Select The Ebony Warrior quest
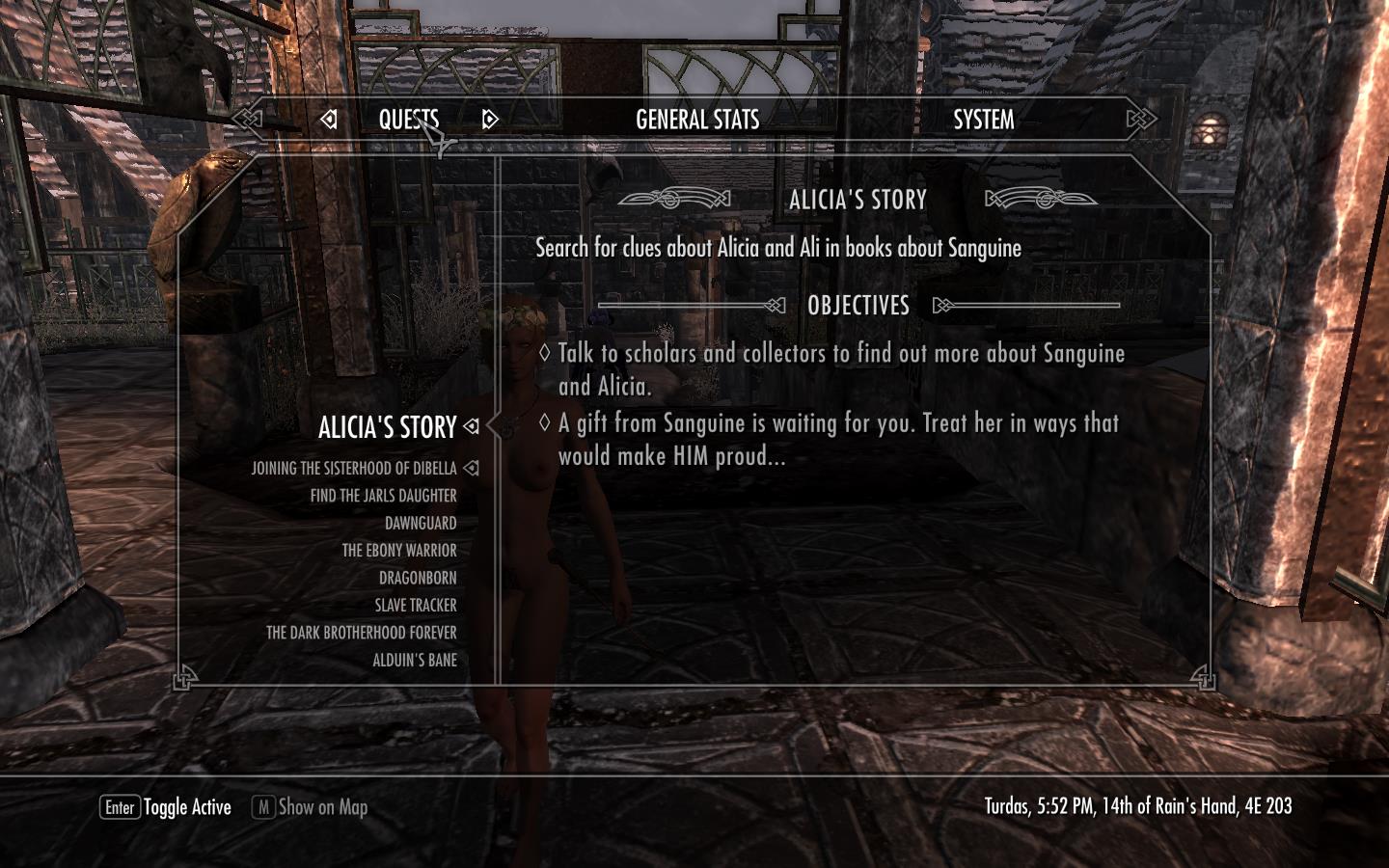 (x=398, y=551)
